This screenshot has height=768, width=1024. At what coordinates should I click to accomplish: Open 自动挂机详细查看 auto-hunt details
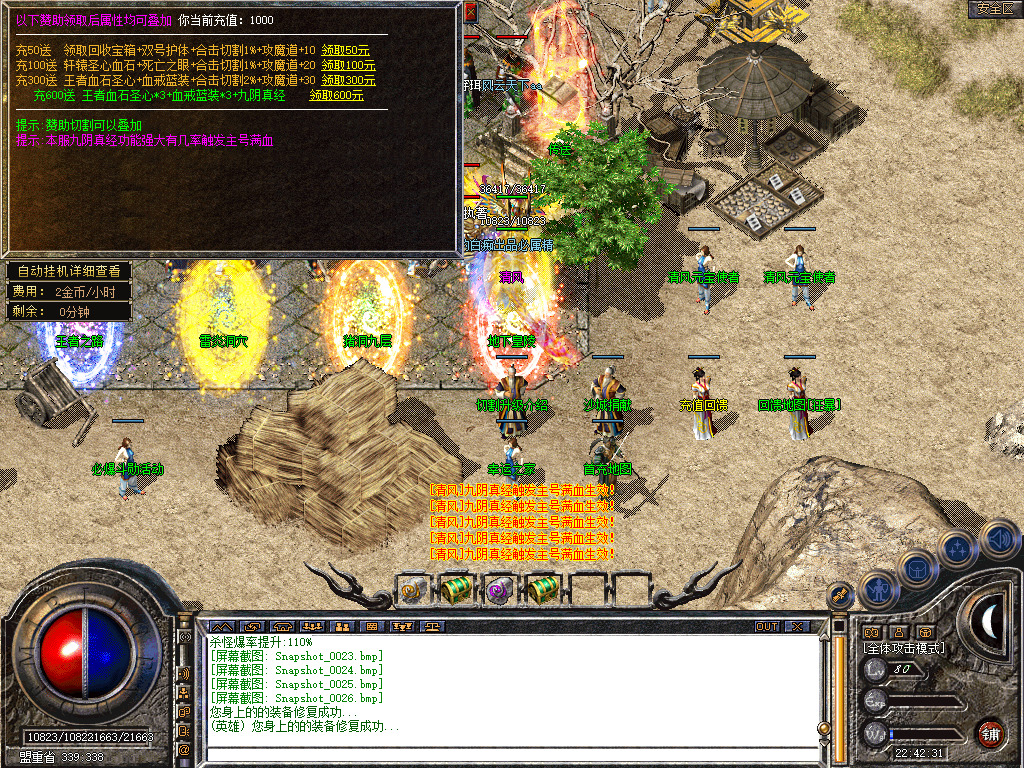[68, 271]
